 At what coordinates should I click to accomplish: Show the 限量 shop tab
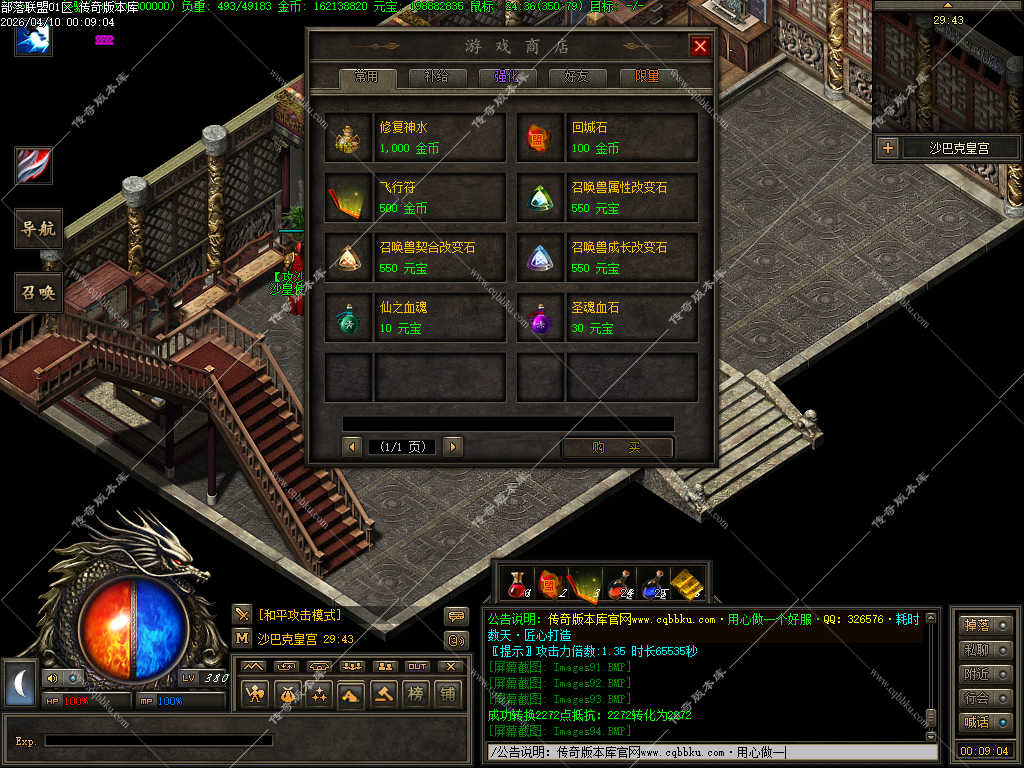pyautogui.click(x=647, y=77)
